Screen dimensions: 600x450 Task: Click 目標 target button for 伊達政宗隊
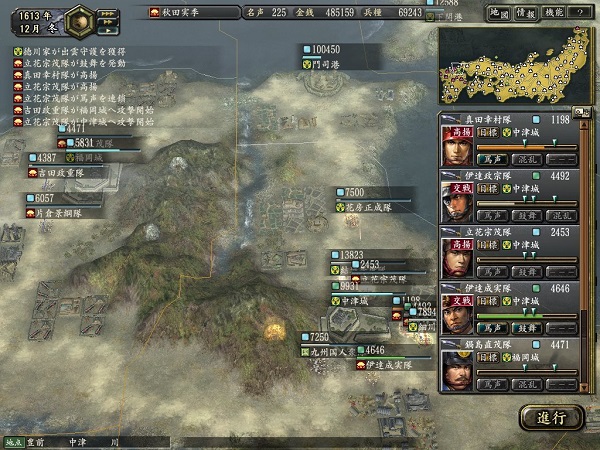click(x=489, y=187)
